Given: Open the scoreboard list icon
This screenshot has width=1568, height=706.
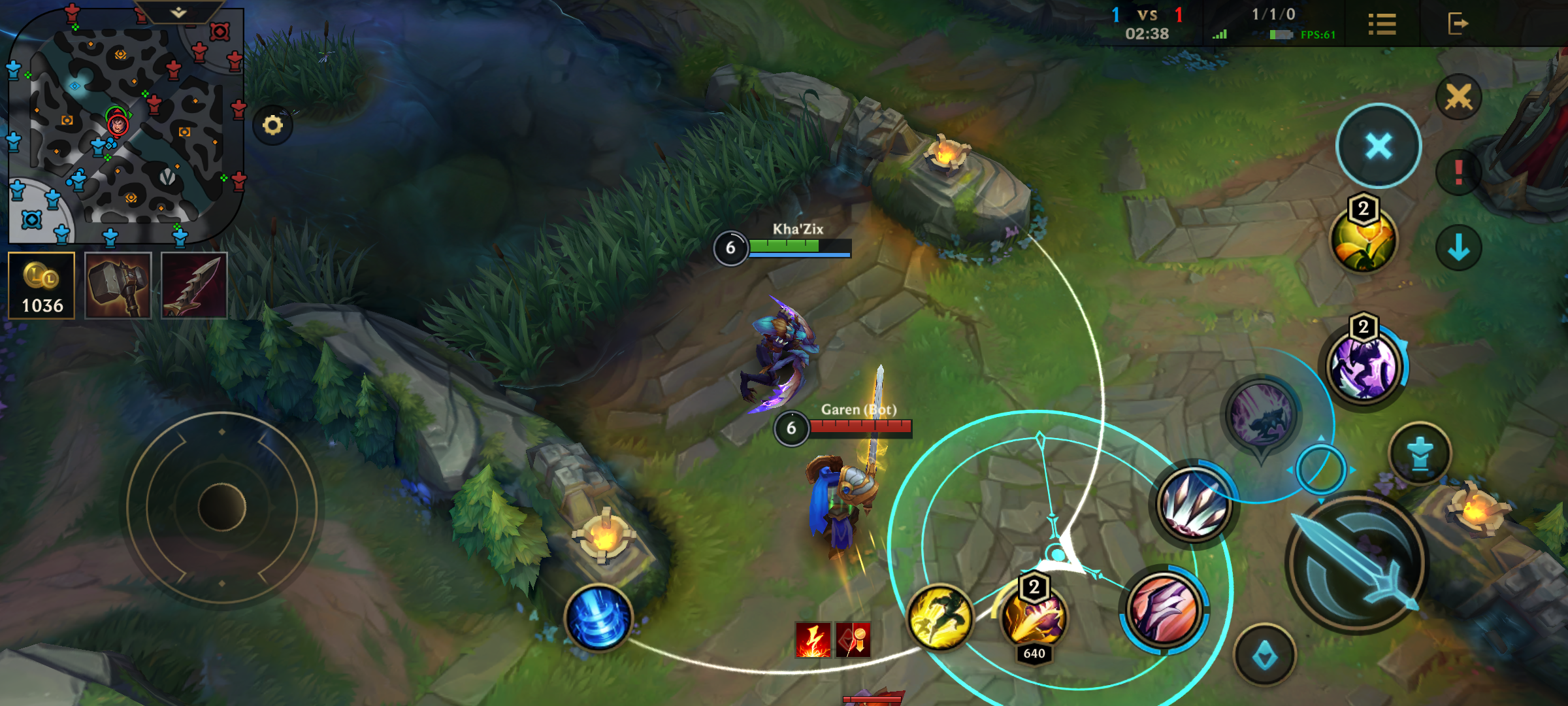Looking at the screenshot, I should pos(1382,24).
